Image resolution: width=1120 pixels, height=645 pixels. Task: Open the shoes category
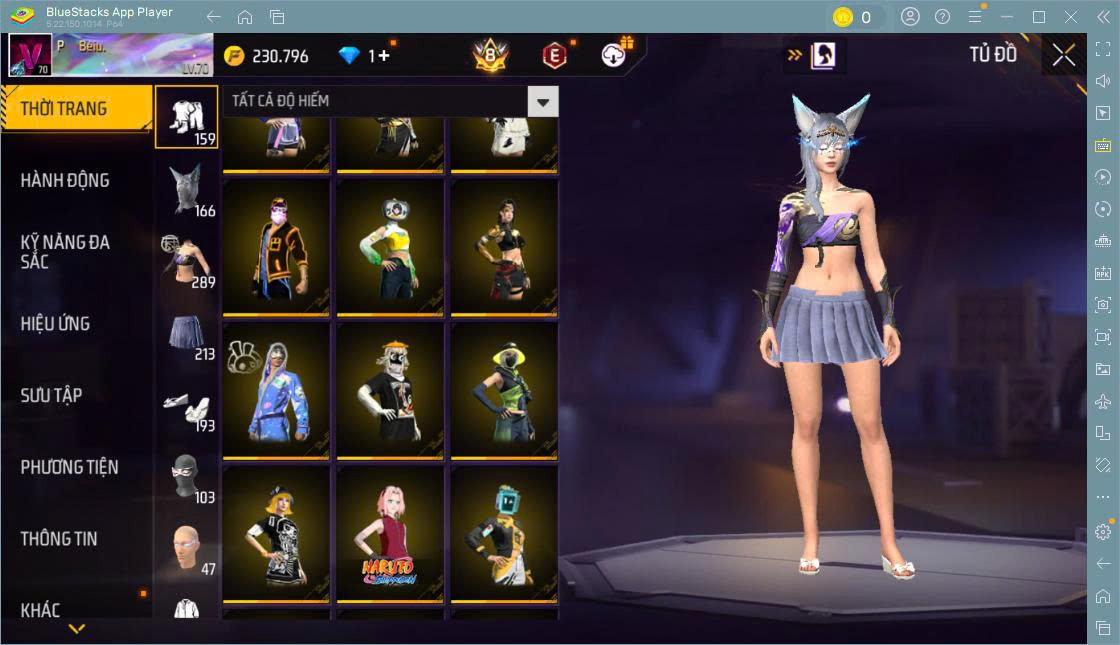coord(186,404)
